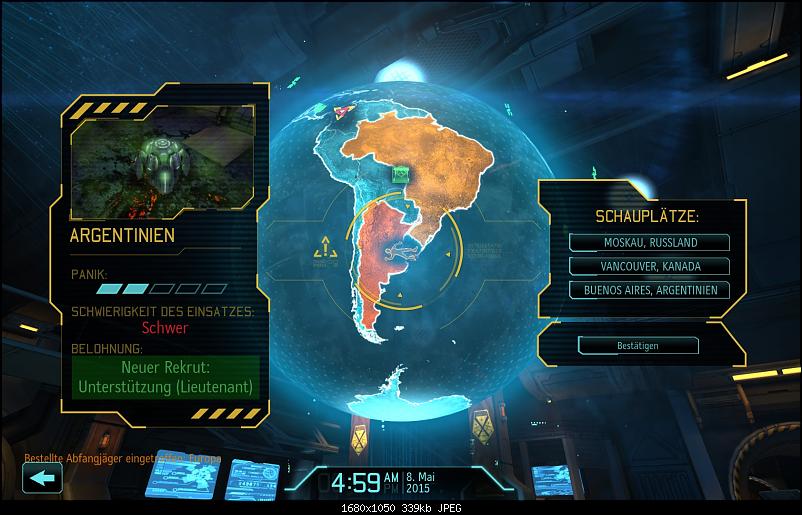Pick the Buenos Aires, Argentinien mission site
The image size is (802, 515).
[650, 290]
